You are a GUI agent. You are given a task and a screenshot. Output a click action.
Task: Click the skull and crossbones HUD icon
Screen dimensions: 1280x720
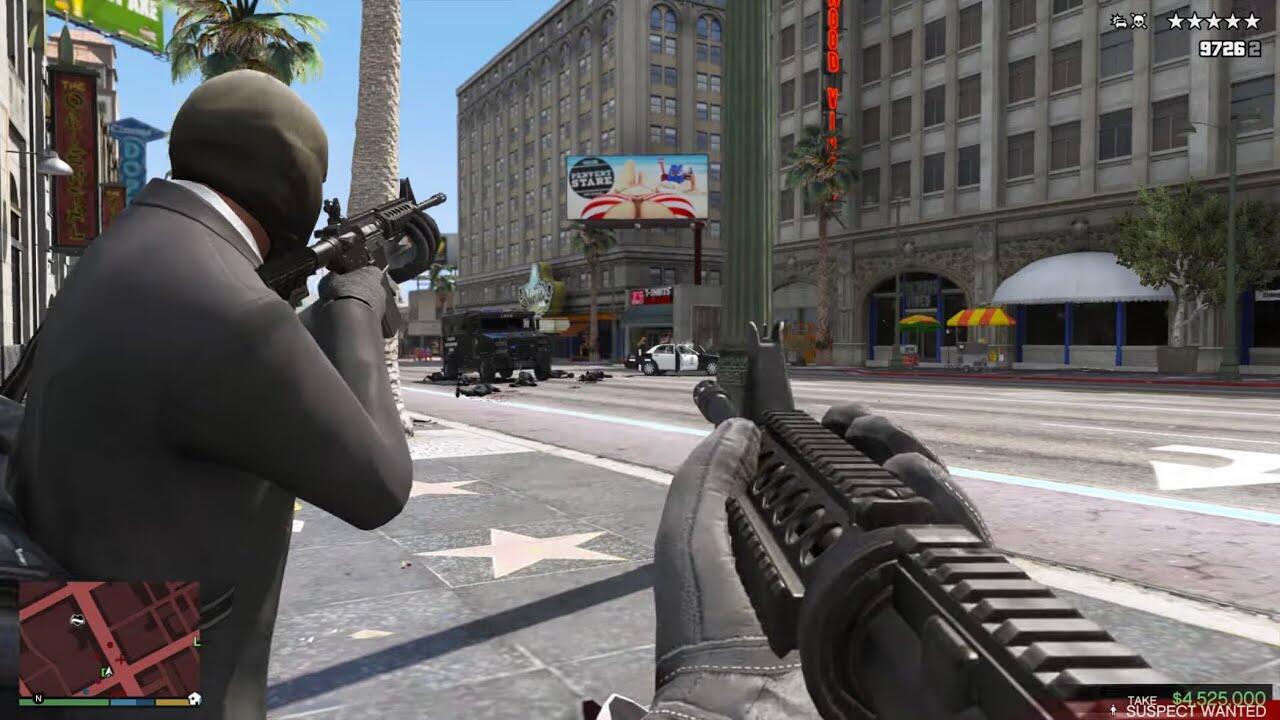[1139, 21]
